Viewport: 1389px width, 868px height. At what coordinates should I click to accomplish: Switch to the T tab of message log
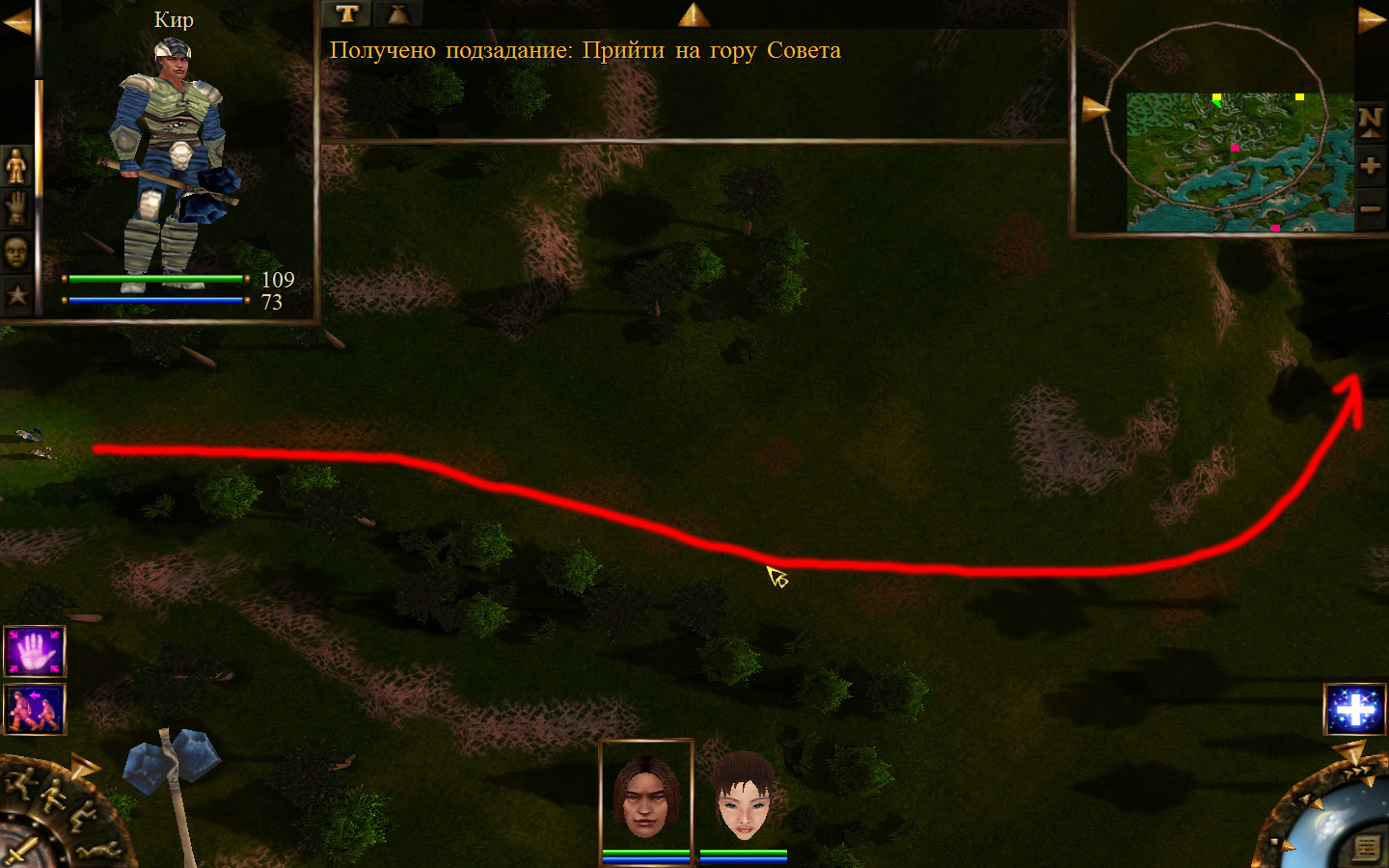[x=347, y=14]
